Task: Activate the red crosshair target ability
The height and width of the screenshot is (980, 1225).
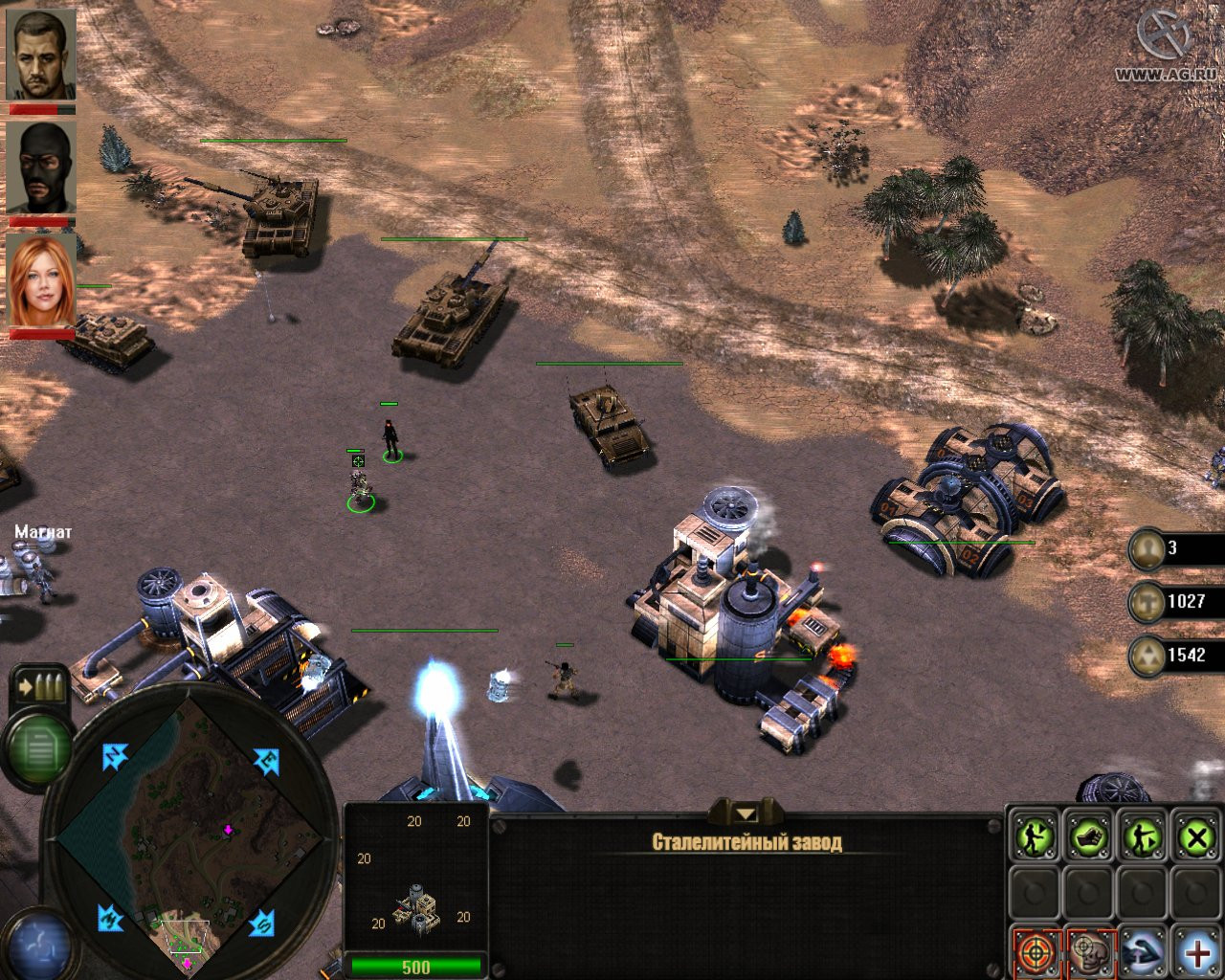Action: [x=1035, y=952]
